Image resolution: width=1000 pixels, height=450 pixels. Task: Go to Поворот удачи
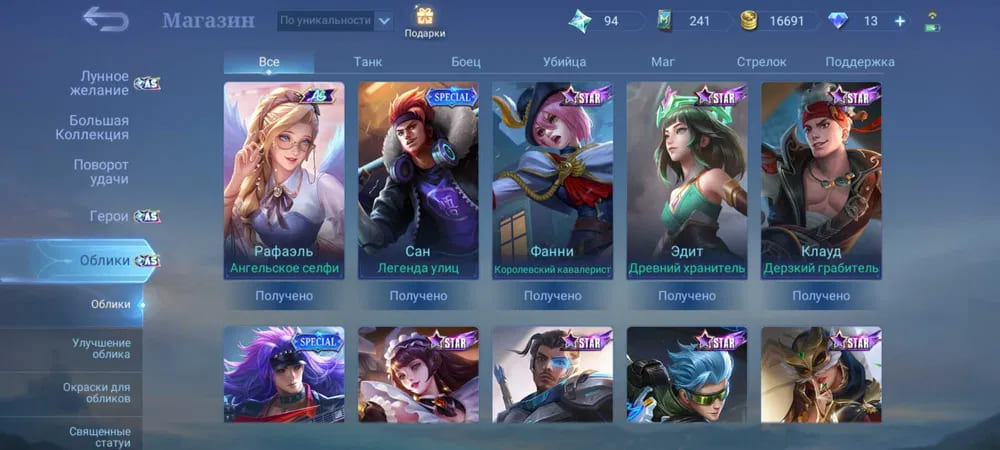[x=101, y=171]
